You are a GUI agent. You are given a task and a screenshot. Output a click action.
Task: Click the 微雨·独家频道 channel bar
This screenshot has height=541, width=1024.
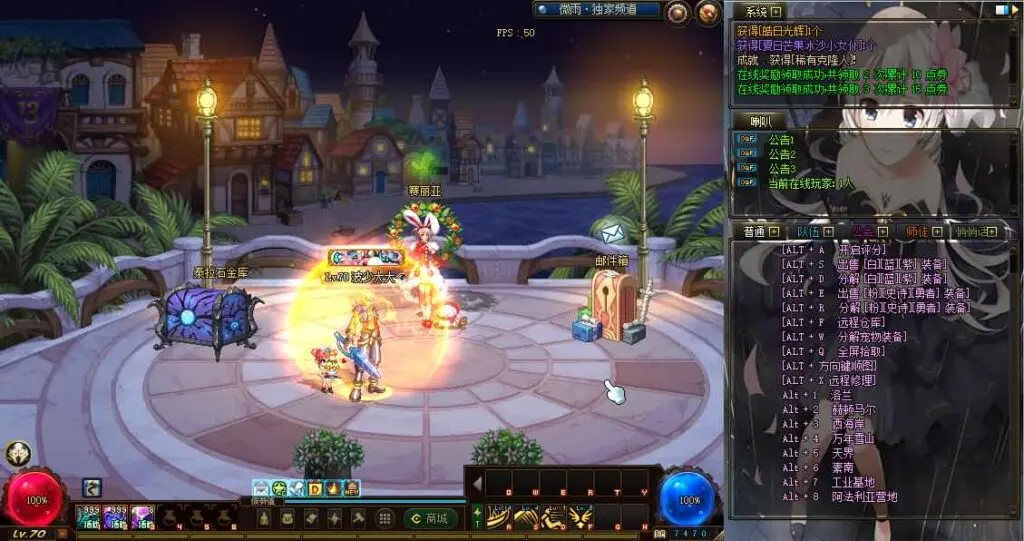pos(598,10)
